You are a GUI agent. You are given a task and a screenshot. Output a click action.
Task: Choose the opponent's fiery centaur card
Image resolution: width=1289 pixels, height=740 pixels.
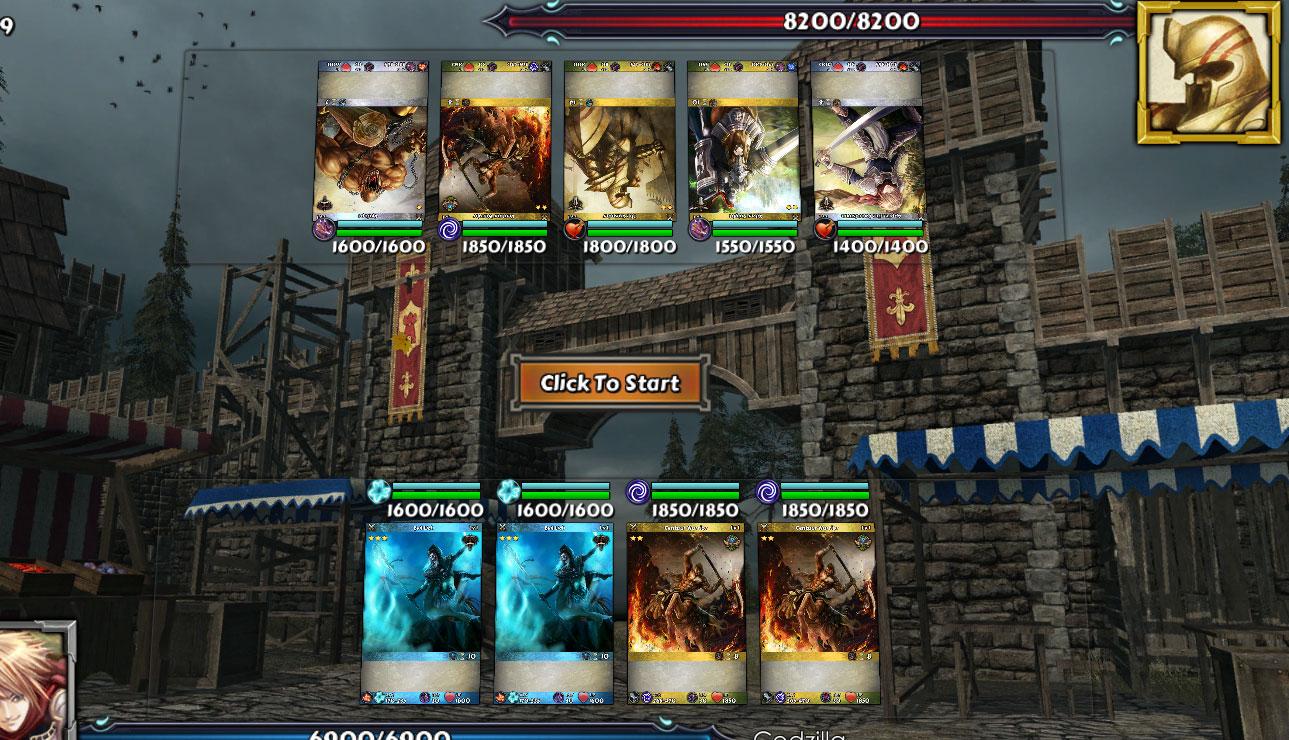click(495, 141)
